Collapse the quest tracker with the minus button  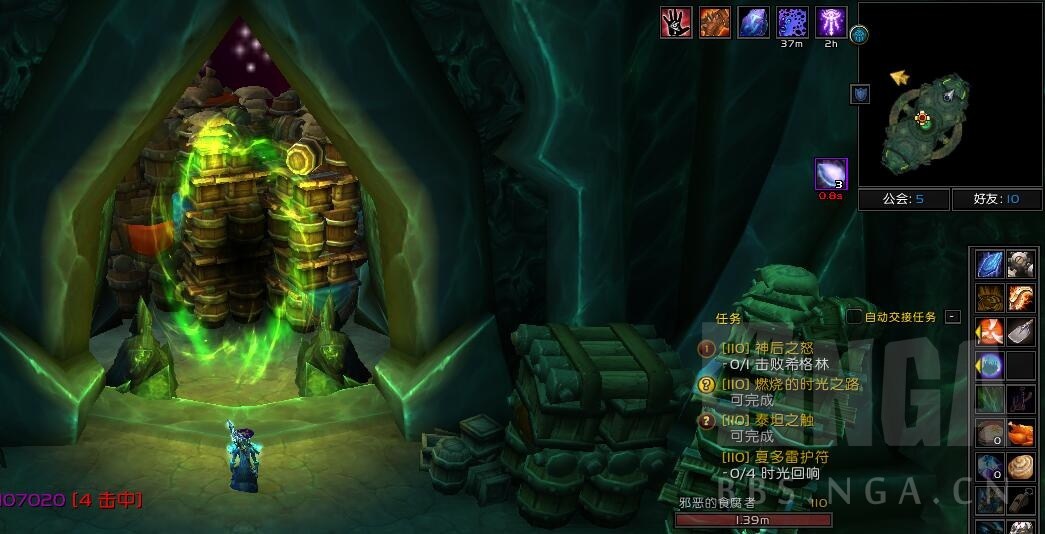953,317
